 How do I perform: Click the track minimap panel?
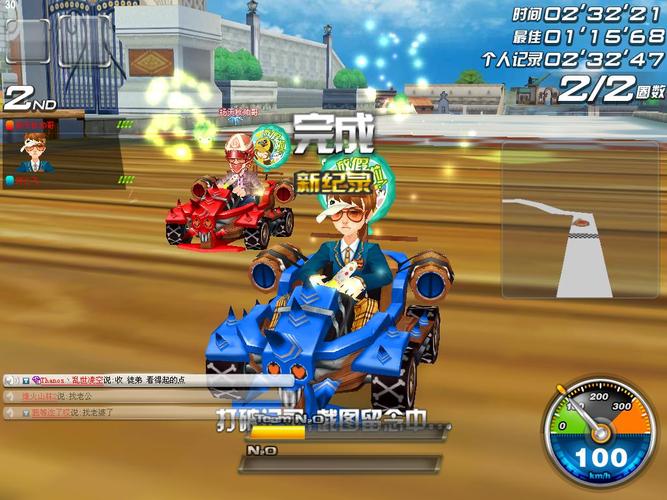tap(570, 220)
